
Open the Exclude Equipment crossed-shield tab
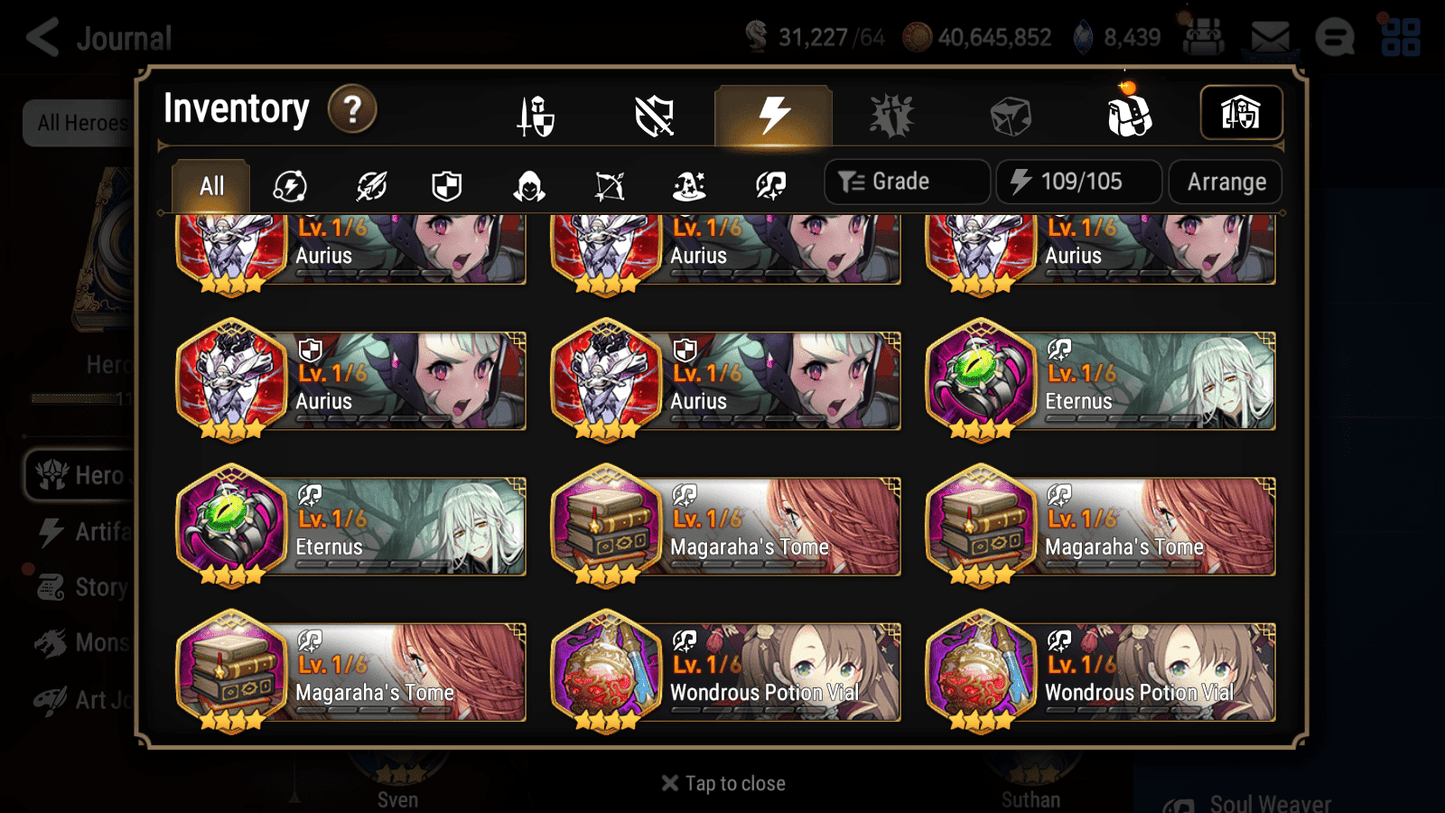pos(655,113)
